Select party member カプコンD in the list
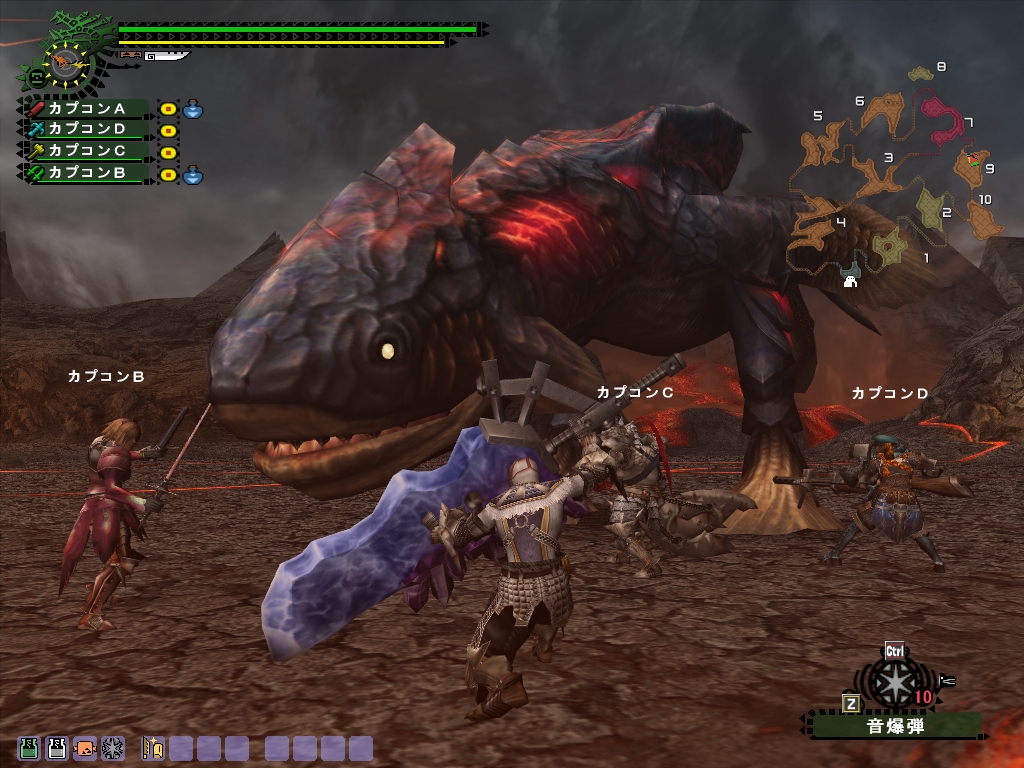 [x=86, y=130]
